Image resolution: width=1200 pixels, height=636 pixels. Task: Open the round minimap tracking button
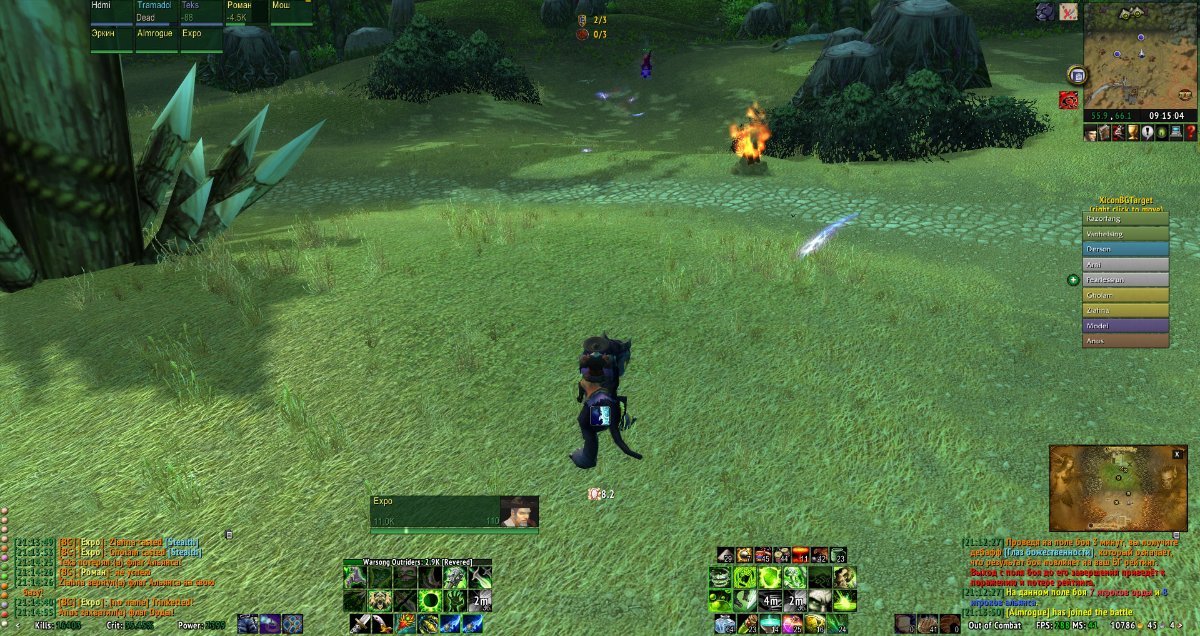tap(1077, 74)
